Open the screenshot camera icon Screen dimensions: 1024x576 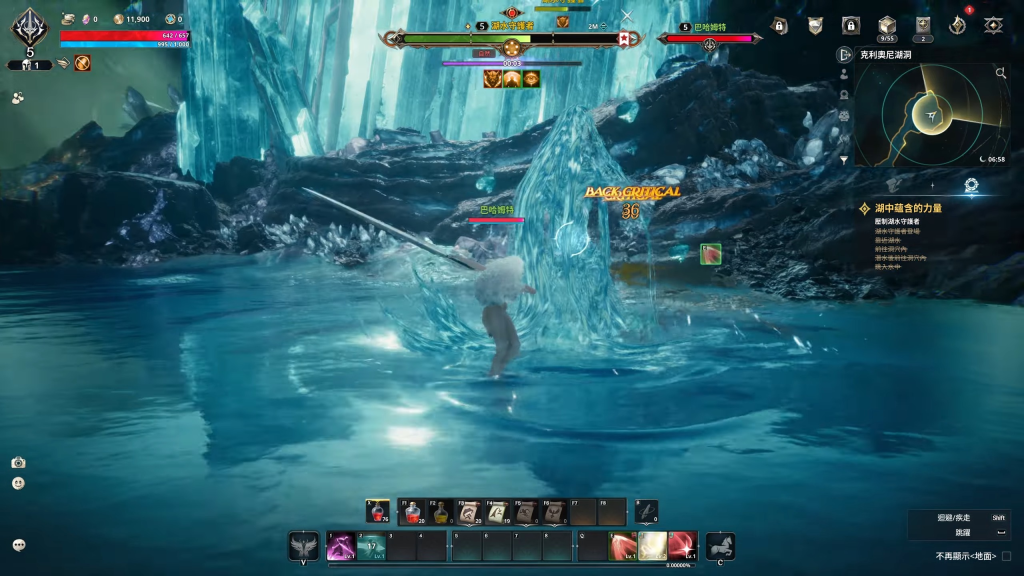(x=18, y=462)
